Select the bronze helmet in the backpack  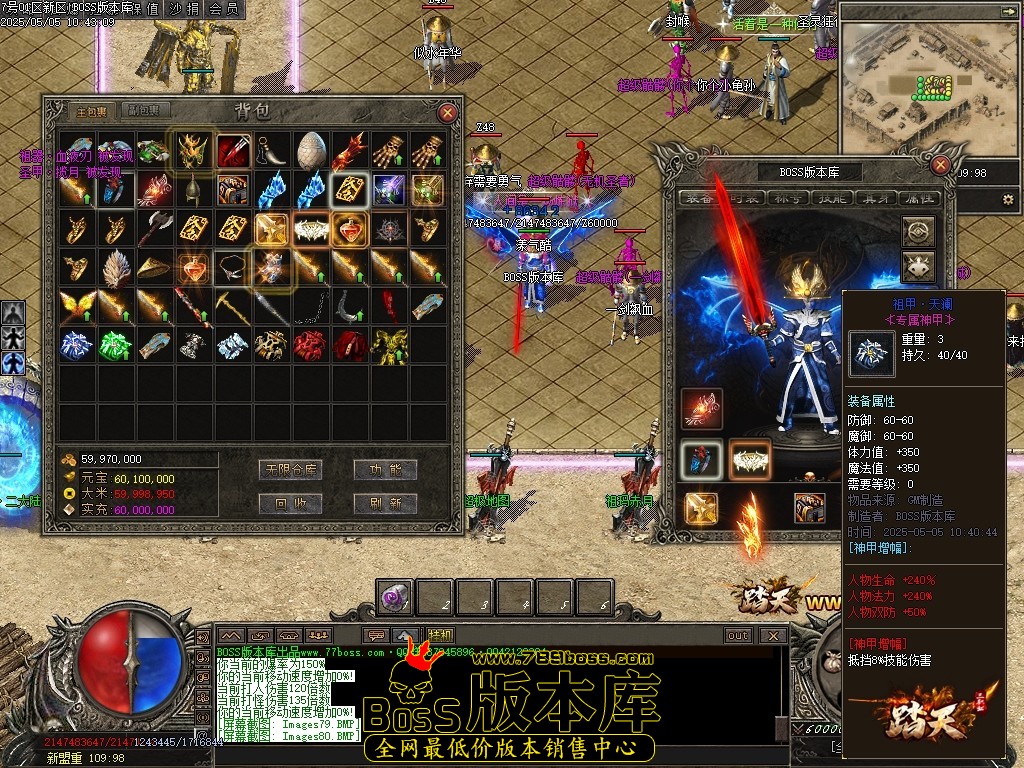click(x=194, y=189)
